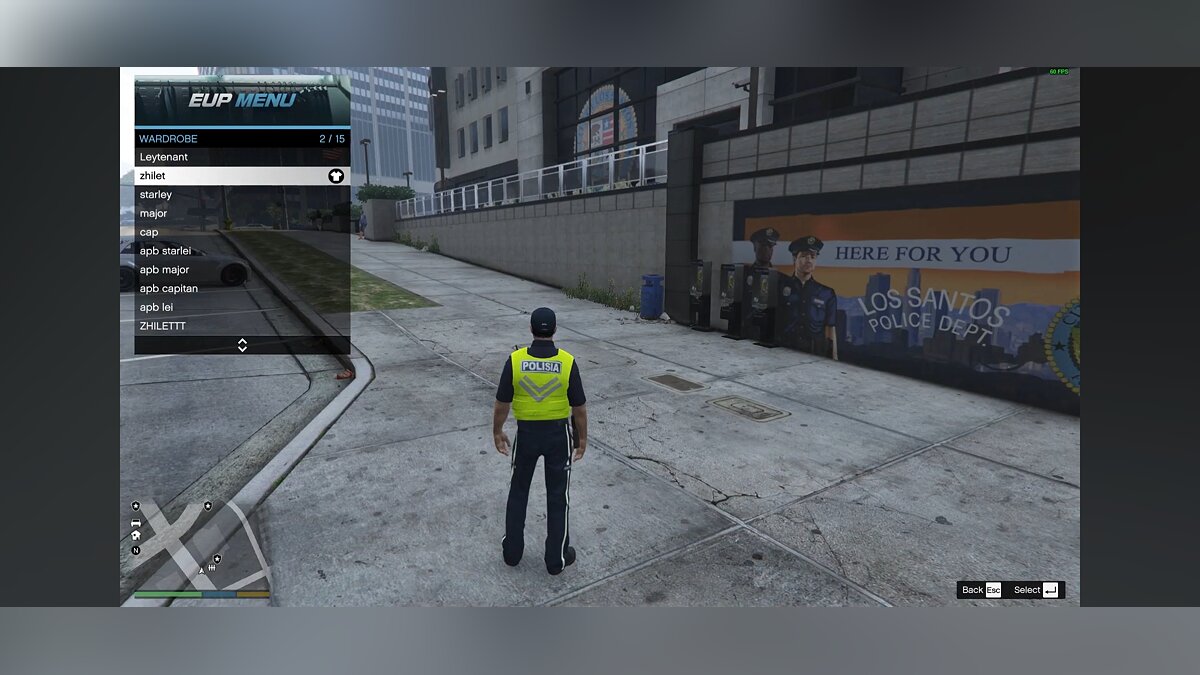The width and height of the screenshot is (1200, 675).
Task: Select the Leytenant wardrobe entry
Action: click(x=242, y=157)
